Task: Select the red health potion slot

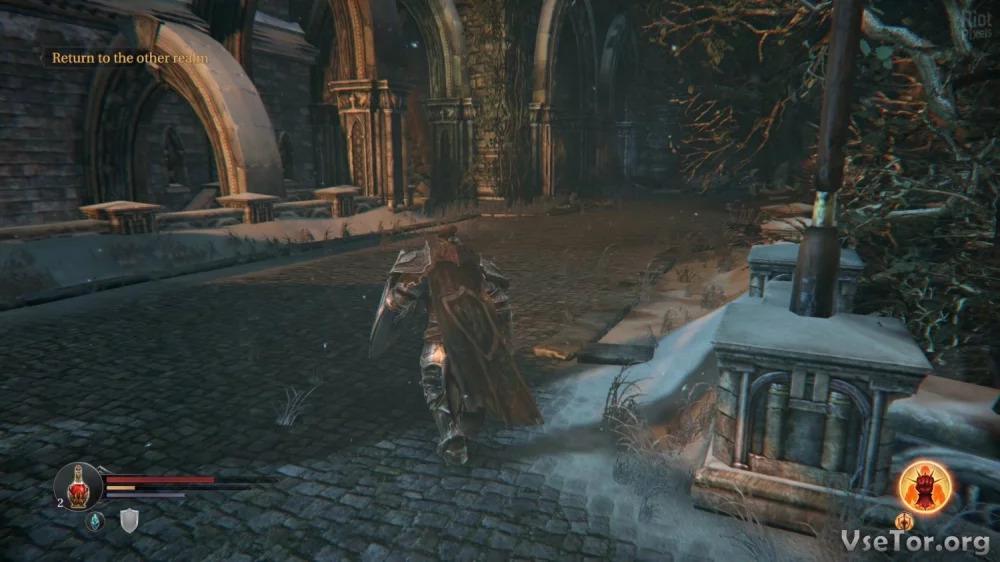Action: point(78,486)
